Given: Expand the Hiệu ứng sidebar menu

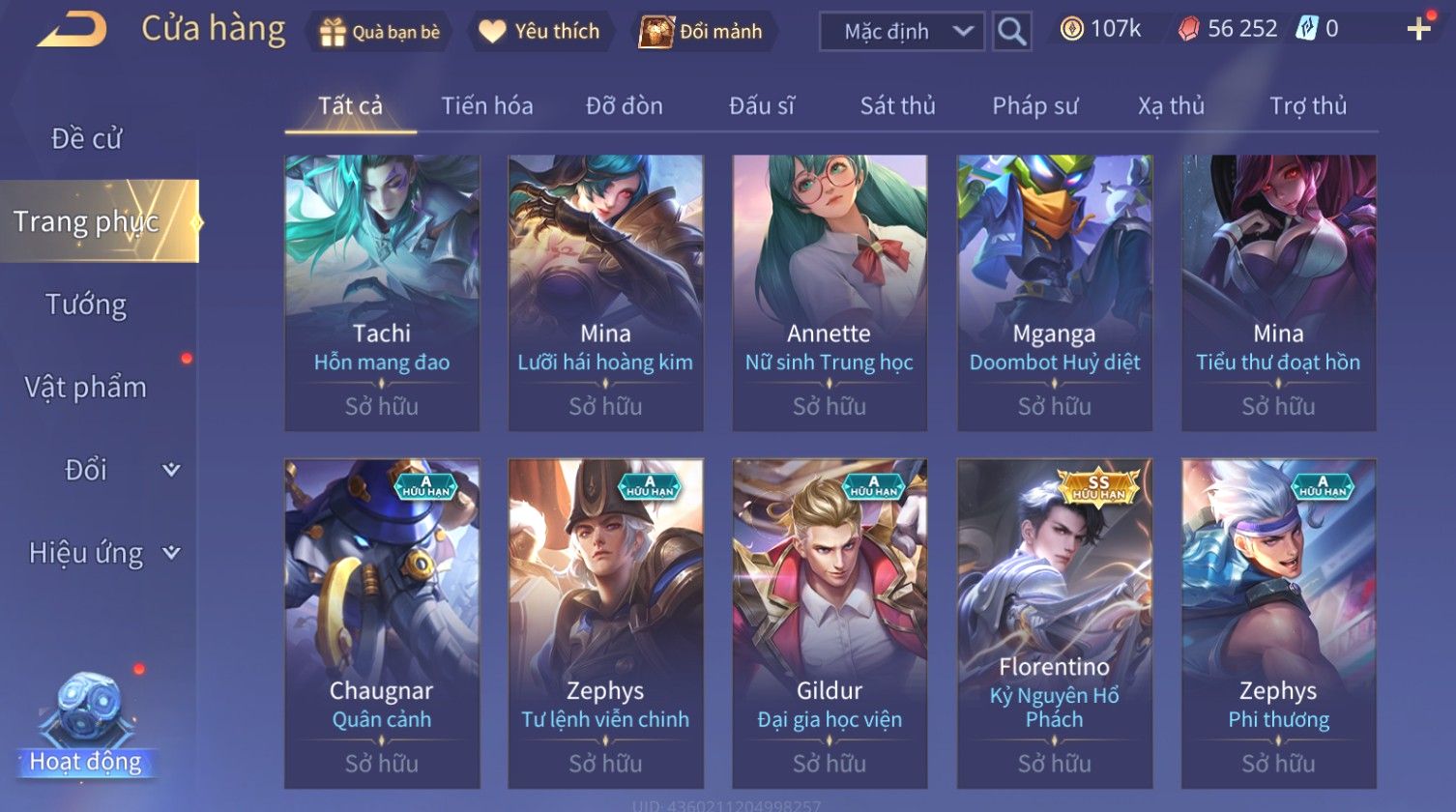Looking at the screenshot, I should [102, 553].
